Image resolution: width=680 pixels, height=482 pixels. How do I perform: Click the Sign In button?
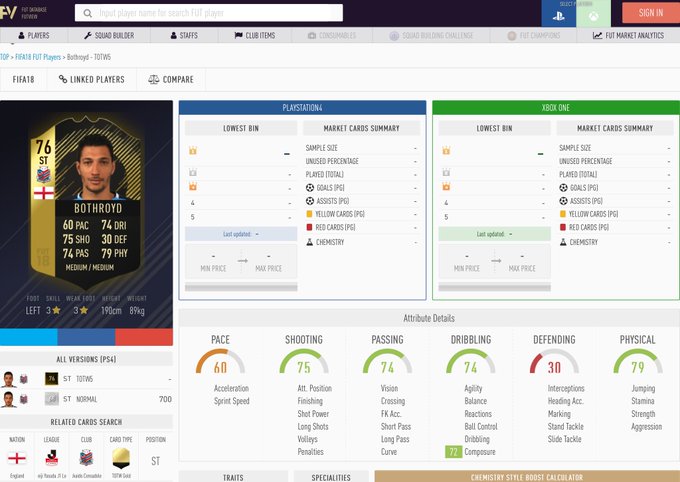point(650,13)
